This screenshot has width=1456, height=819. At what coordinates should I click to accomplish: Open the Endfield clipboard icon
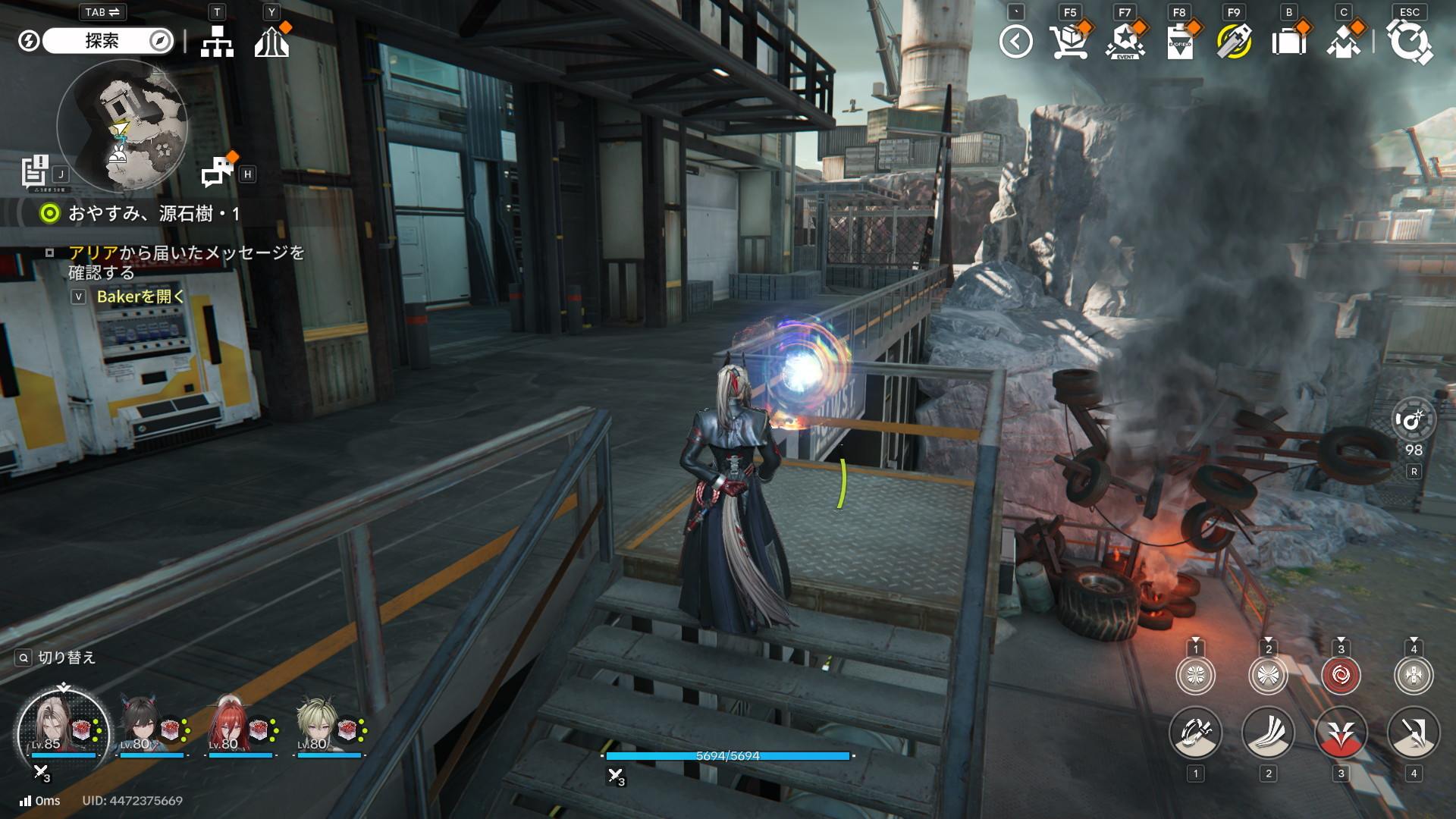point(1179,42)
